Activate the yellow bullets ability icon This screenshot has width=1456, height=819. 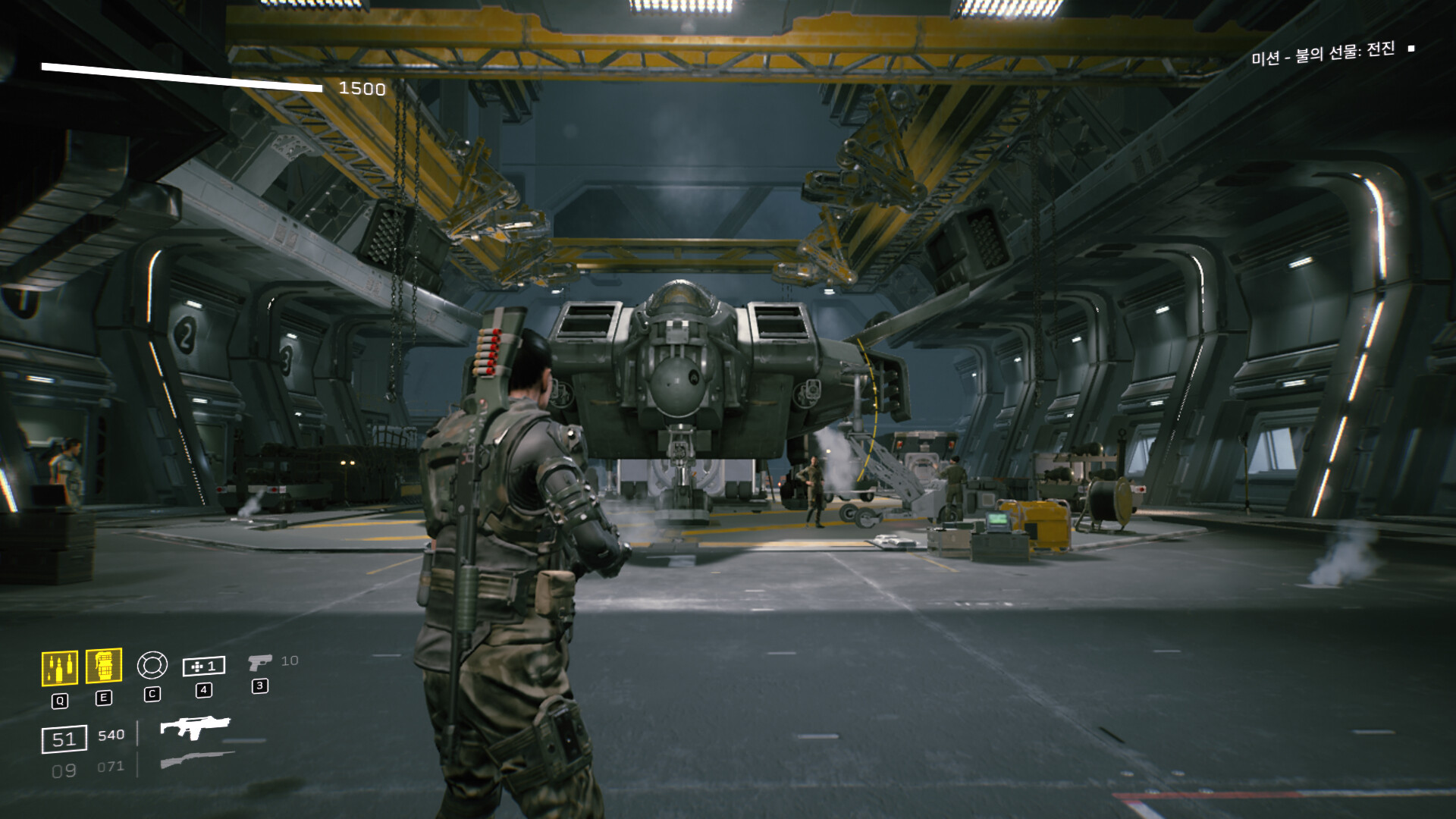coord(59,668)
